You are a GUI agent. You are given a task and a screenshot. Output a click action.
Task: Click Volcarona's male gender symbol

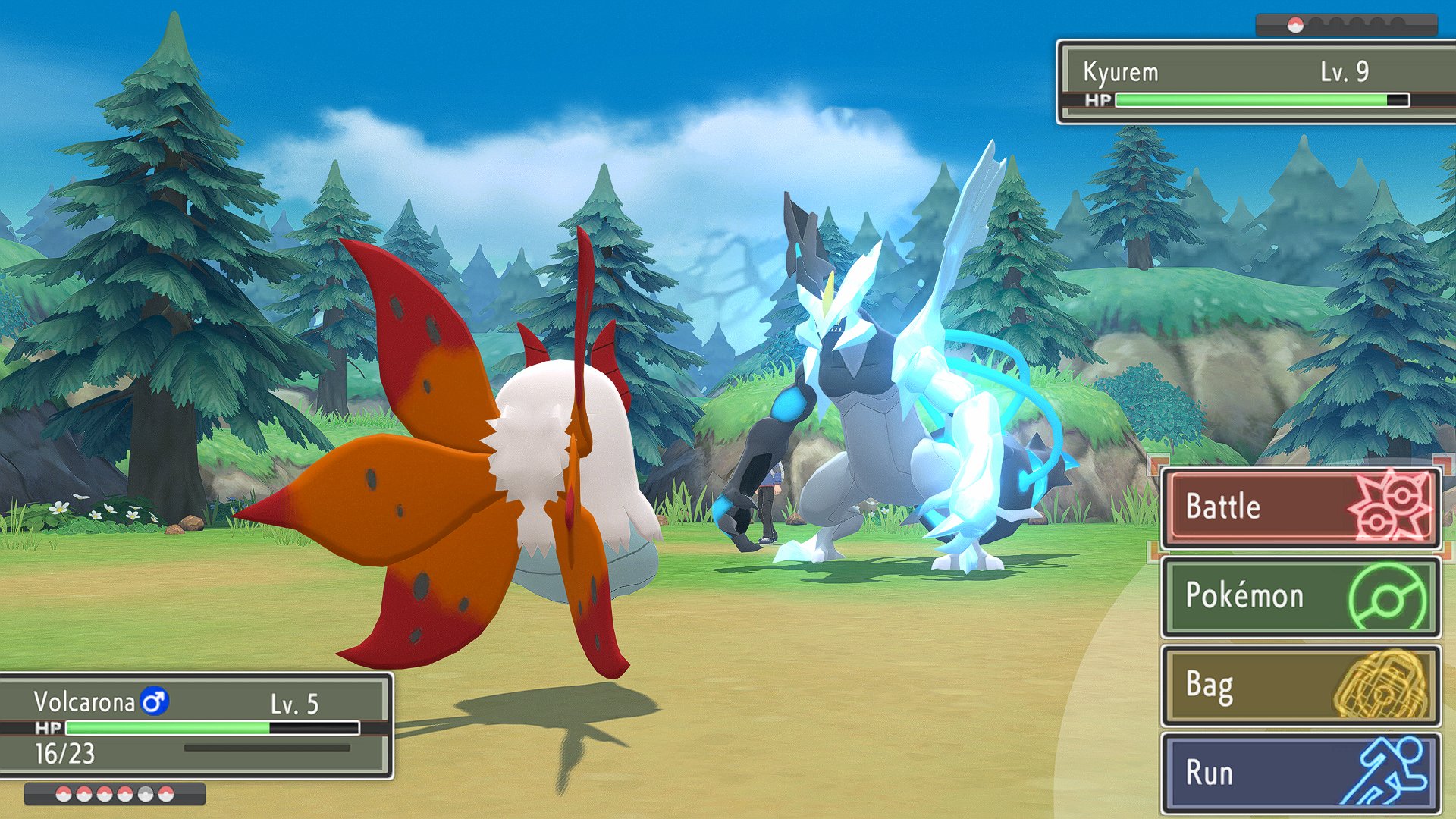(x=154, y=703)
